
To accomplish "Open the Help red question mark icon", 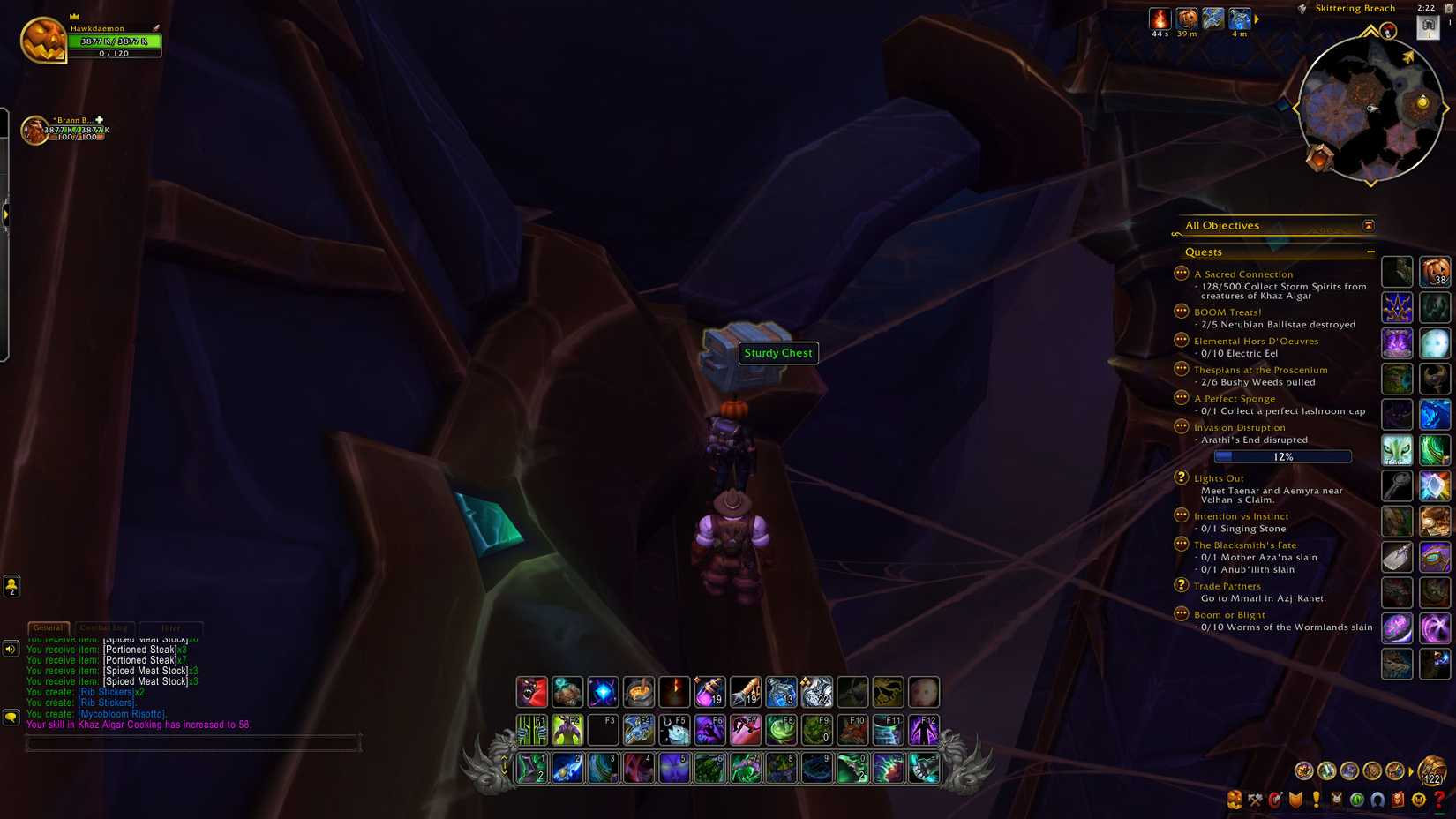I will [1437, 800].
